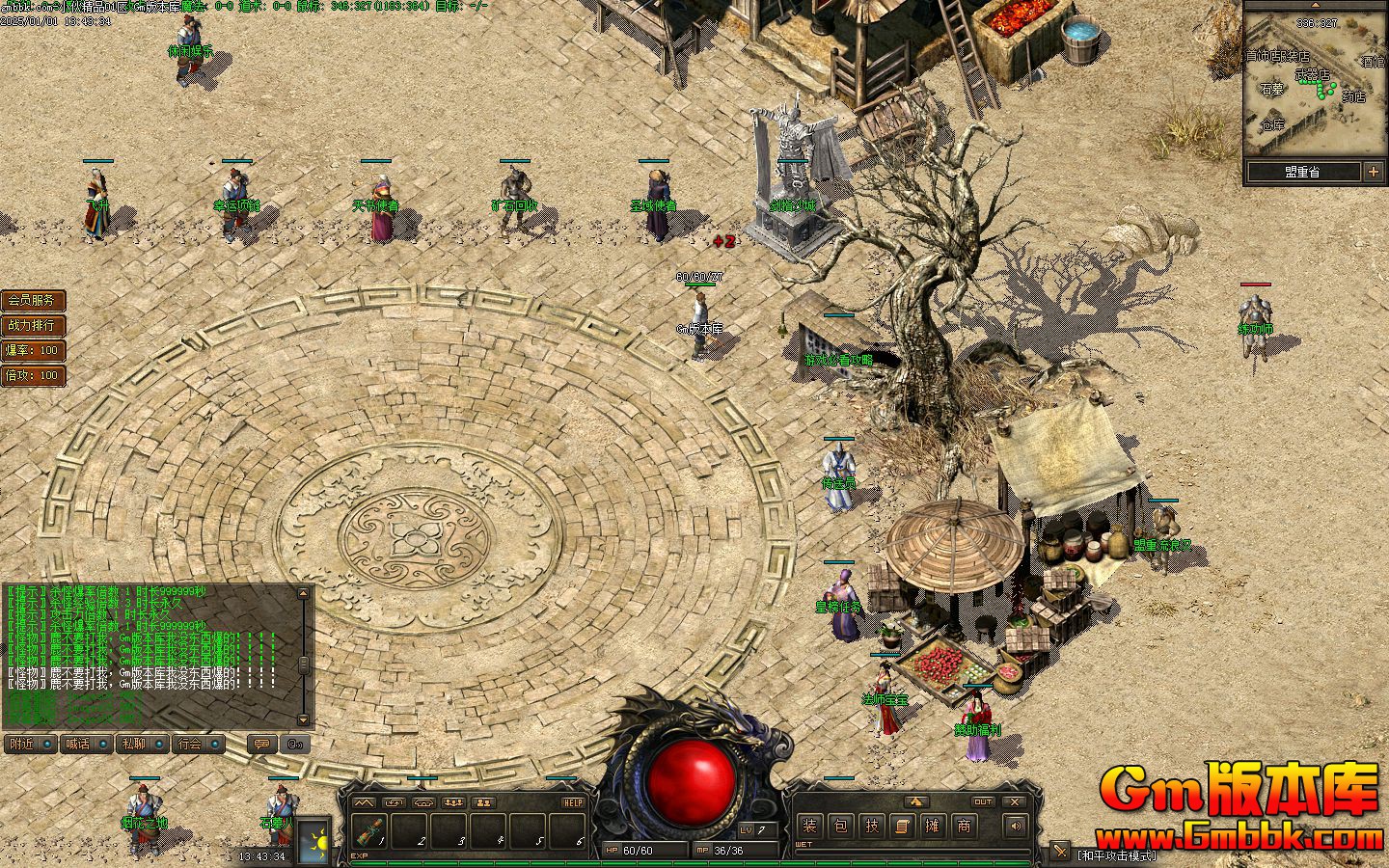Open the 包 bag inventory

[840, 826]
